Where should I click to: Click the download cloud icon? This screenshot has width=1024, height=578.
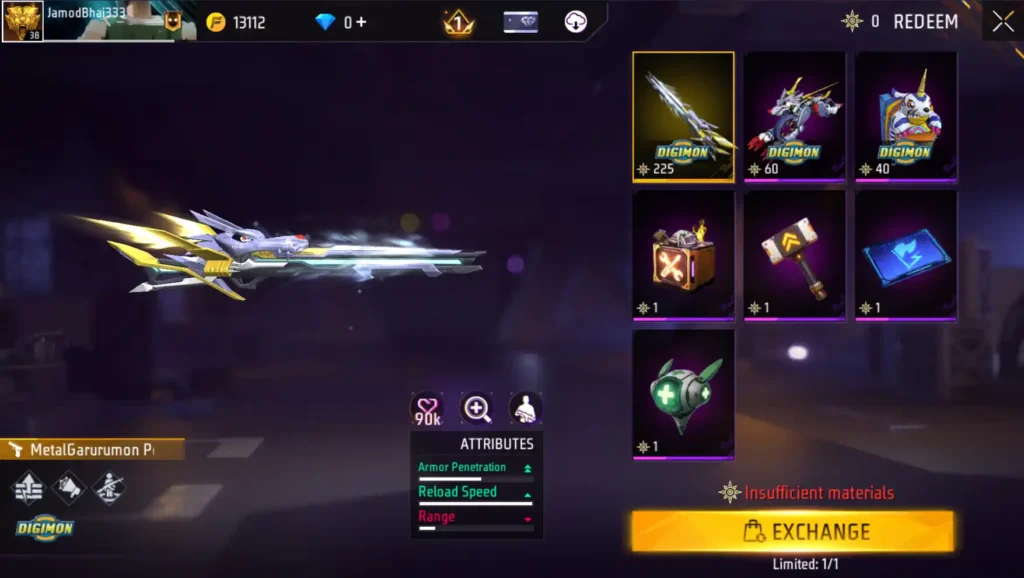pyautogui.click(x=576, y=22)
